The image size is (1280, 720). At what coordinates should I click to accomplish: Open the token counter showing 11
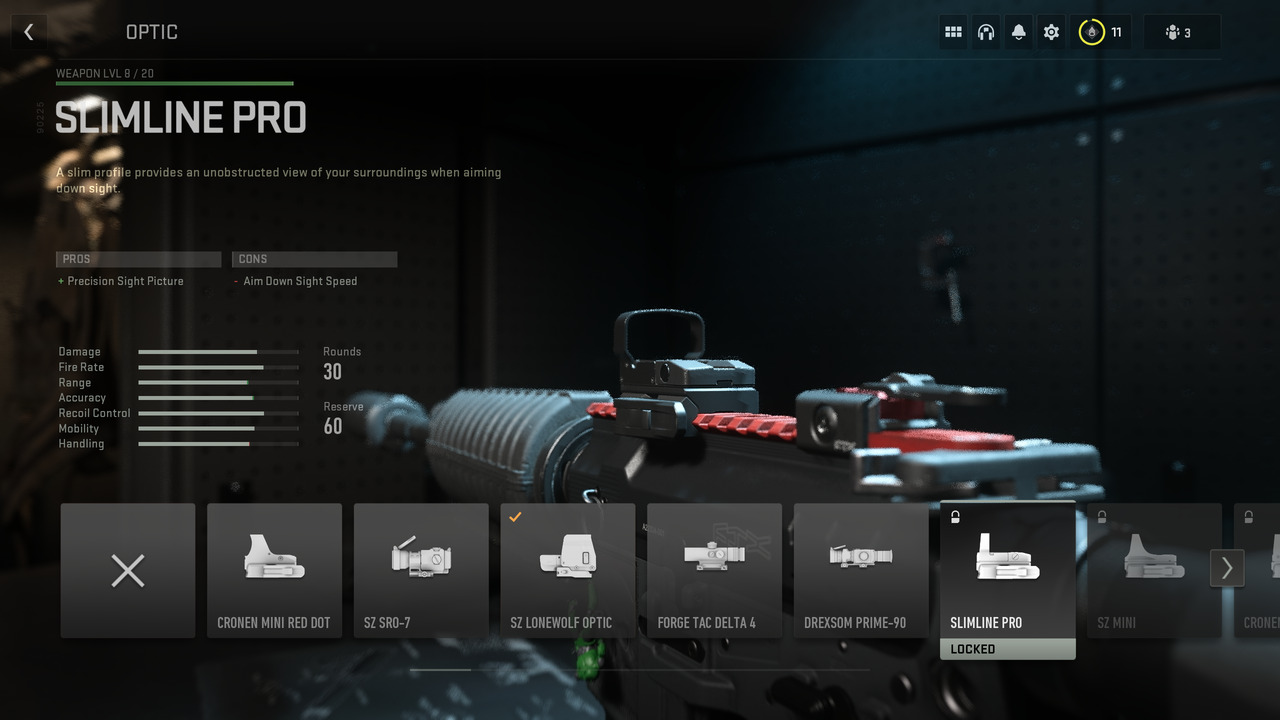(x=1101, y=32)
